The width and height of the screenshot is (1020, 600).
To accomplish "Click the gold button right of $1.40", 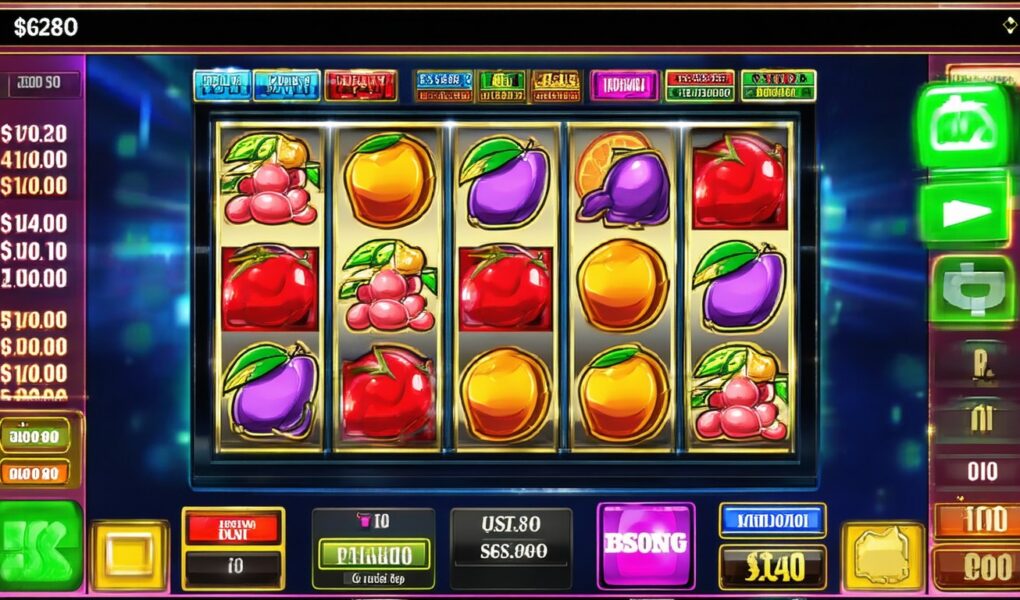I will (882, 555).
